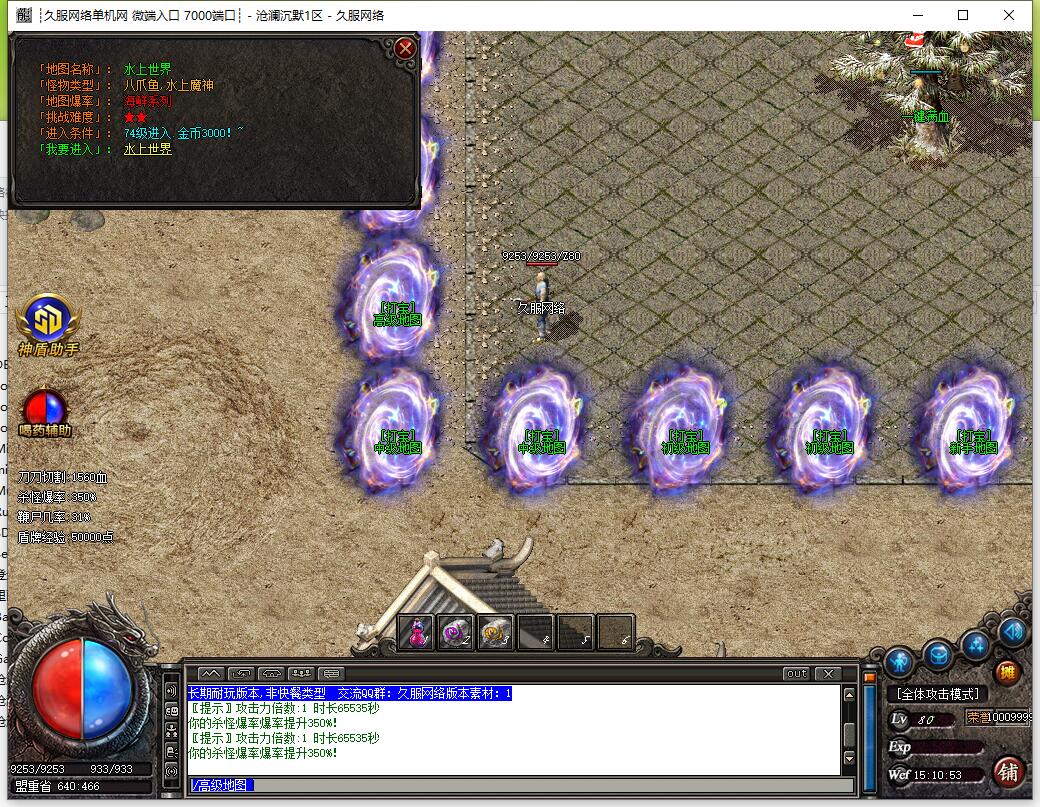The width and height of the screenshot is (1040, 807).
Task: Open the 摊 stall button
Action: point(1007,672)
